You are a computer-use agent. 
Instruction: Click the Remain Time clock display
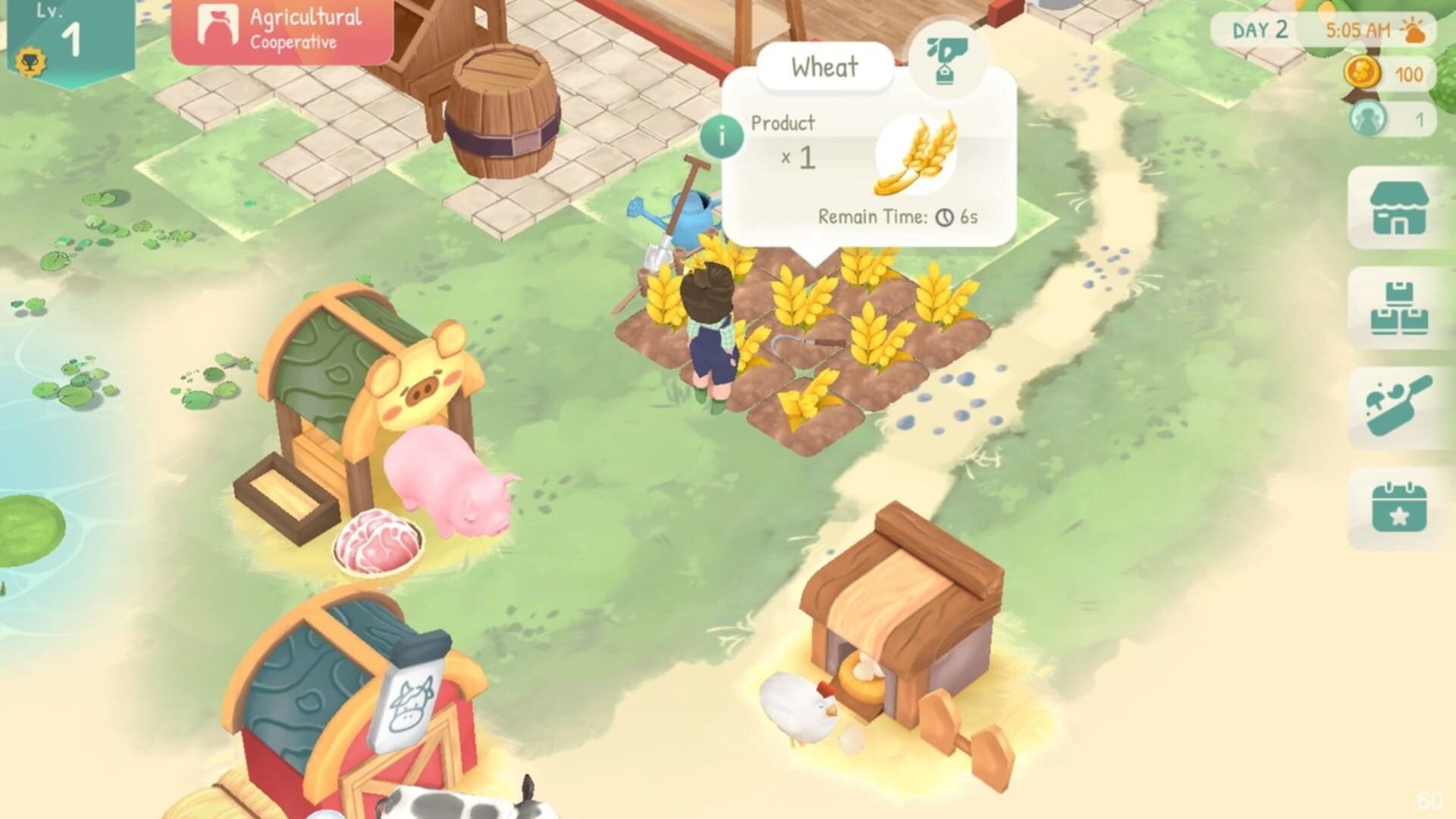pyautogui.click(x=898, y=216)
